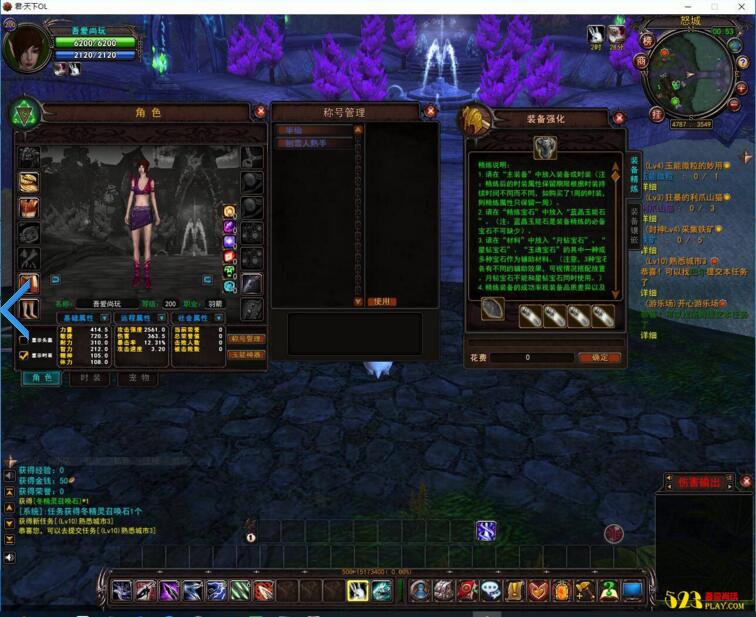Click the 使用 button under the title list
The width and height of the screenshot is (756, 617).
tap(381, 301)
